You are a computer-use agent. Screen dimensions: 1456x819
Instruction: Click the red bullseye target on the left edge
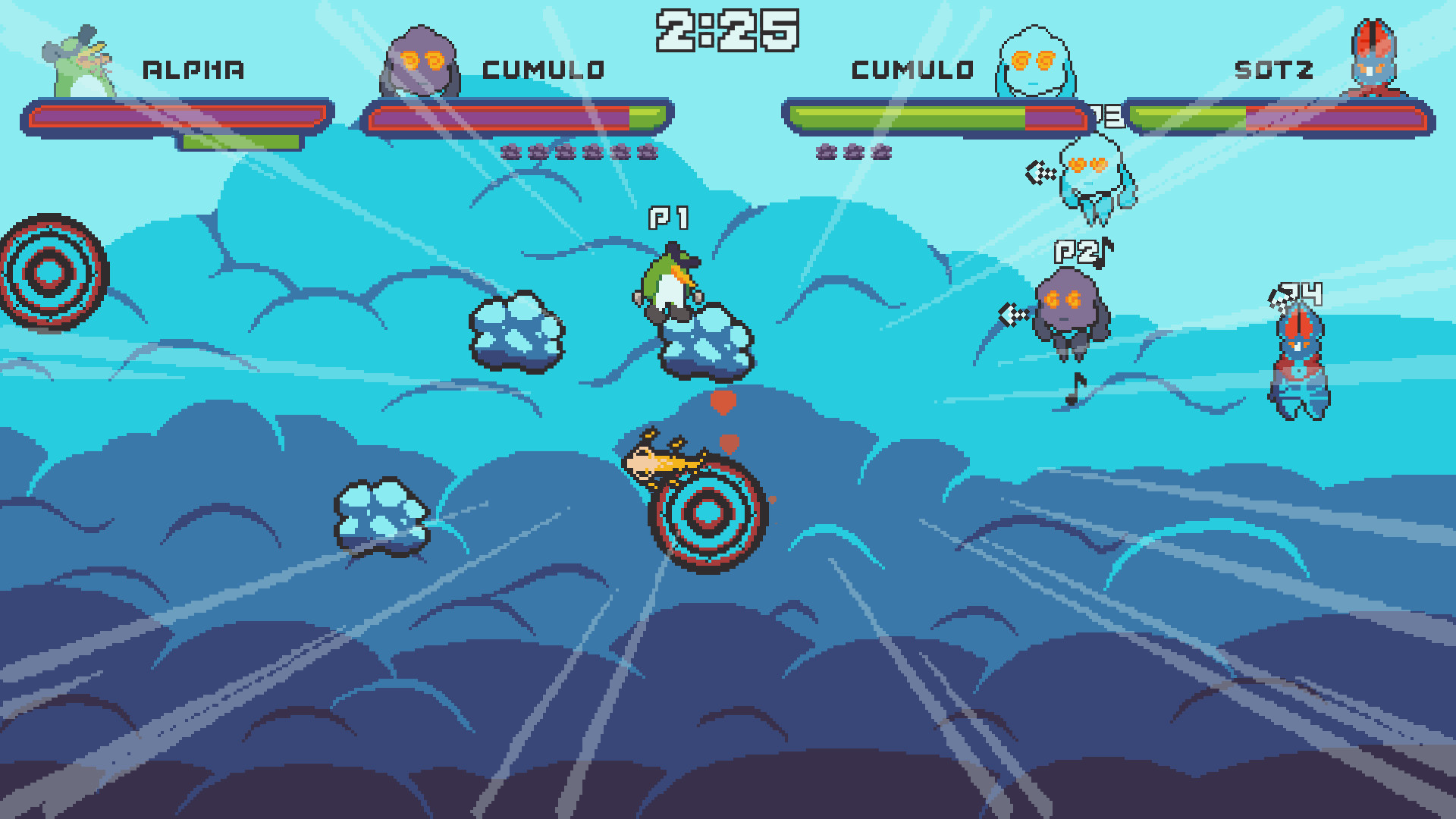coord(49,273)
